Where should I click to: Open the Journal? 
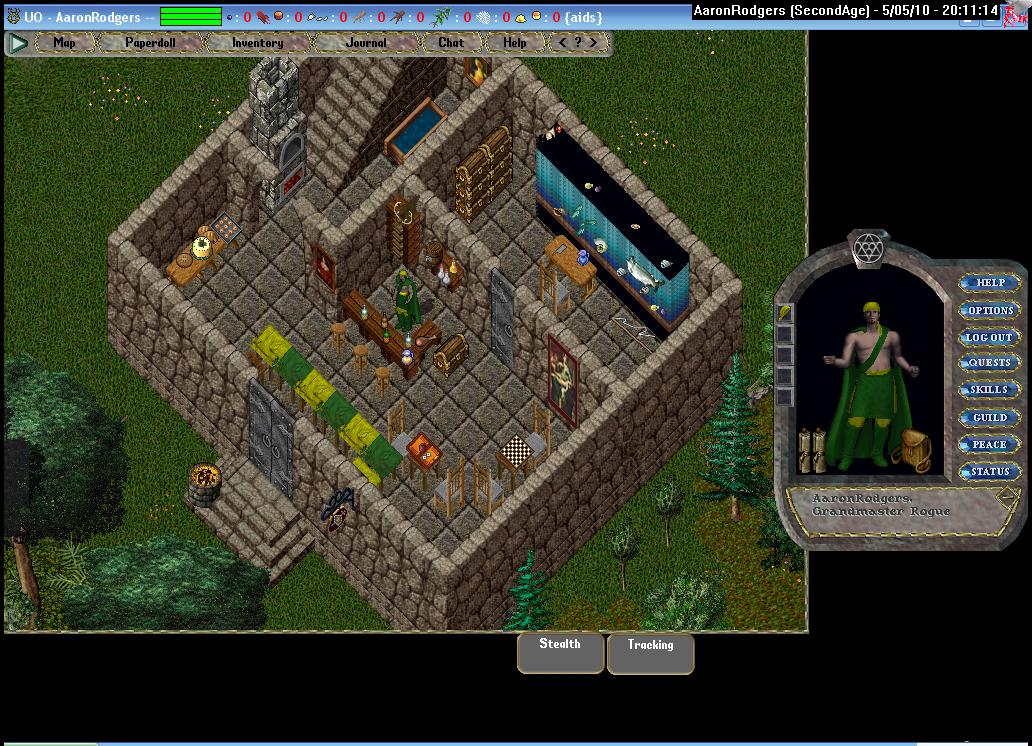click(x=366, y=43)
